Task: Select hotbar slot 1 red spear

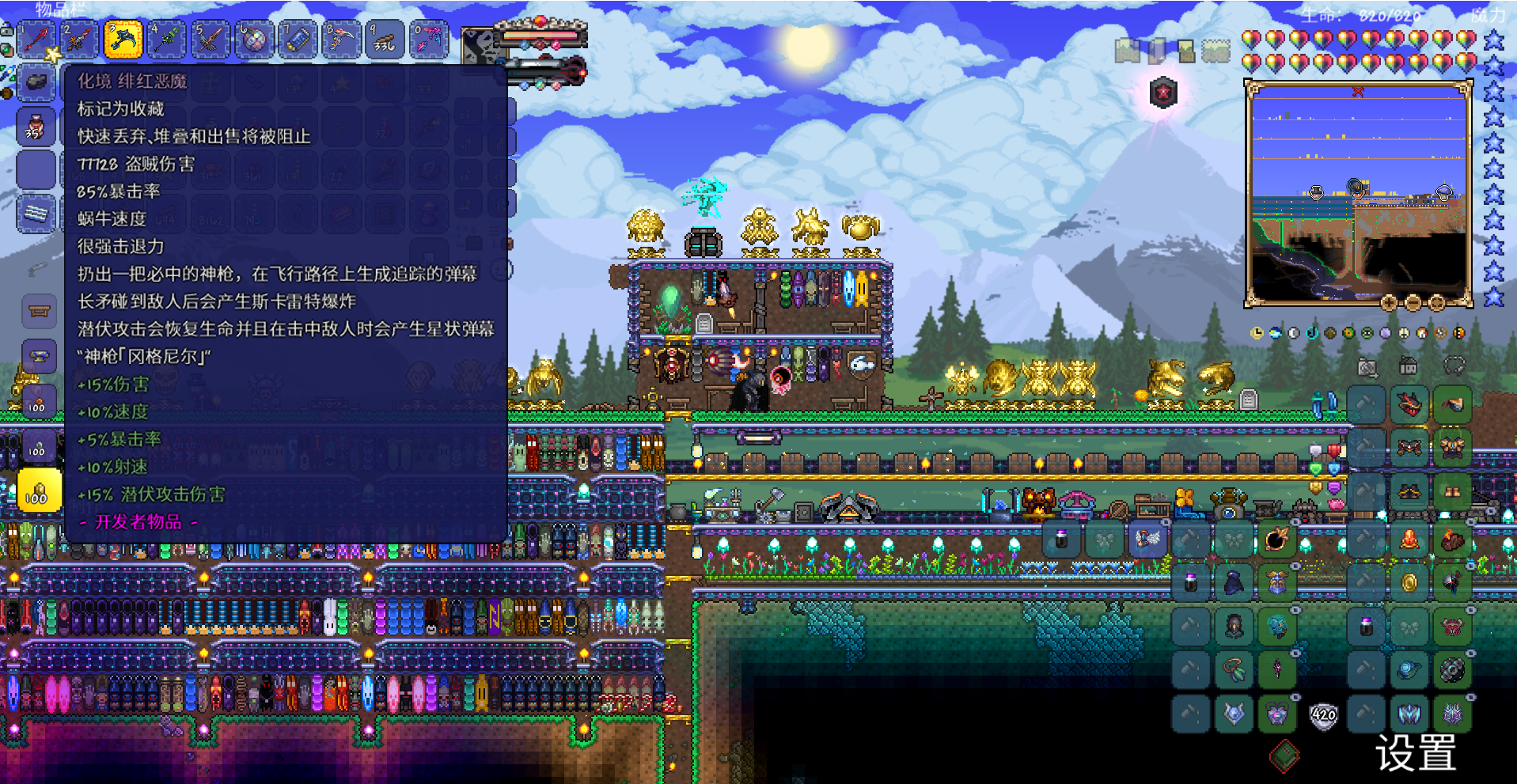Action: pyautogui.click(x=36, y=40)
